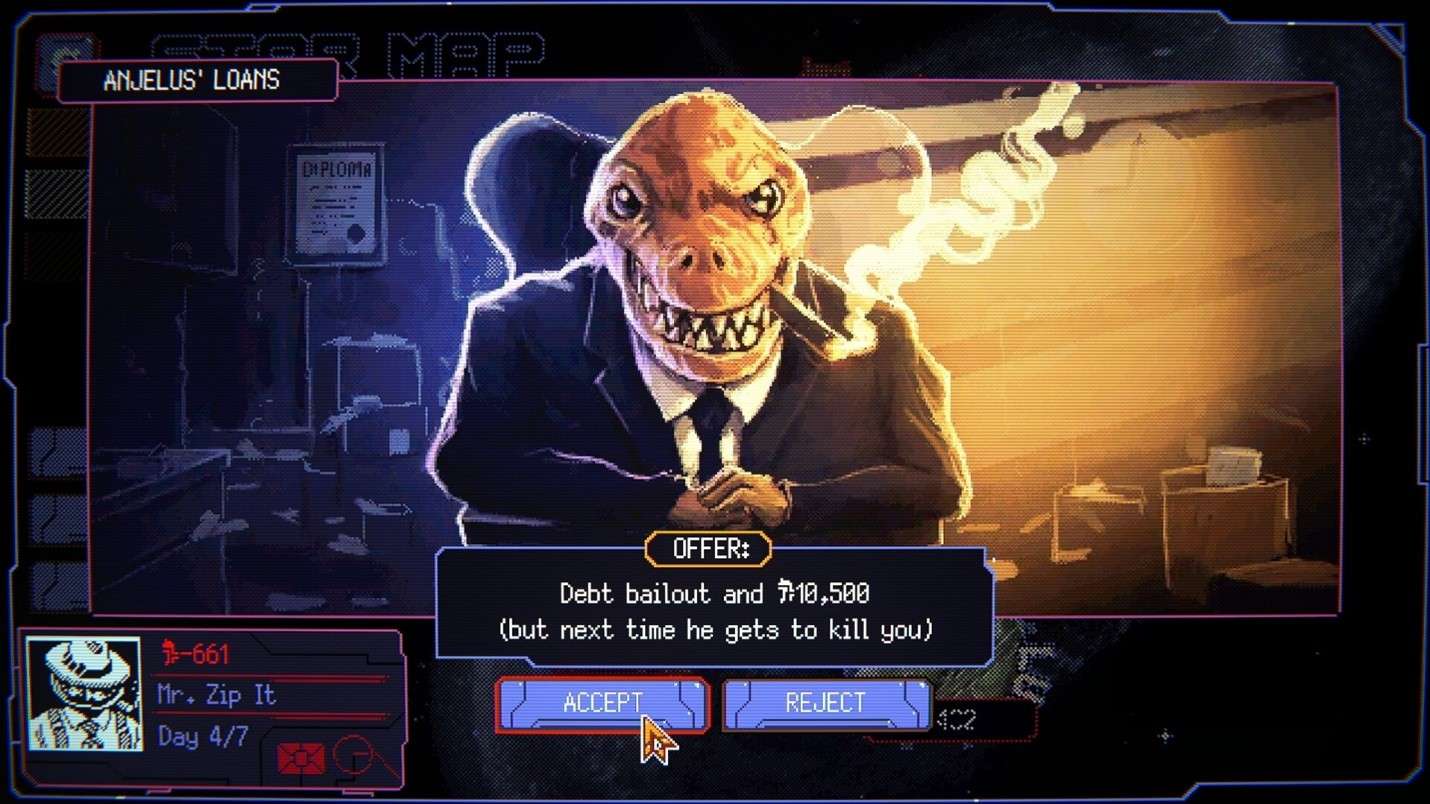1430x804 pixels.
Task: Open the red envelope icon beside the Day counter
Action: [300, 757]
